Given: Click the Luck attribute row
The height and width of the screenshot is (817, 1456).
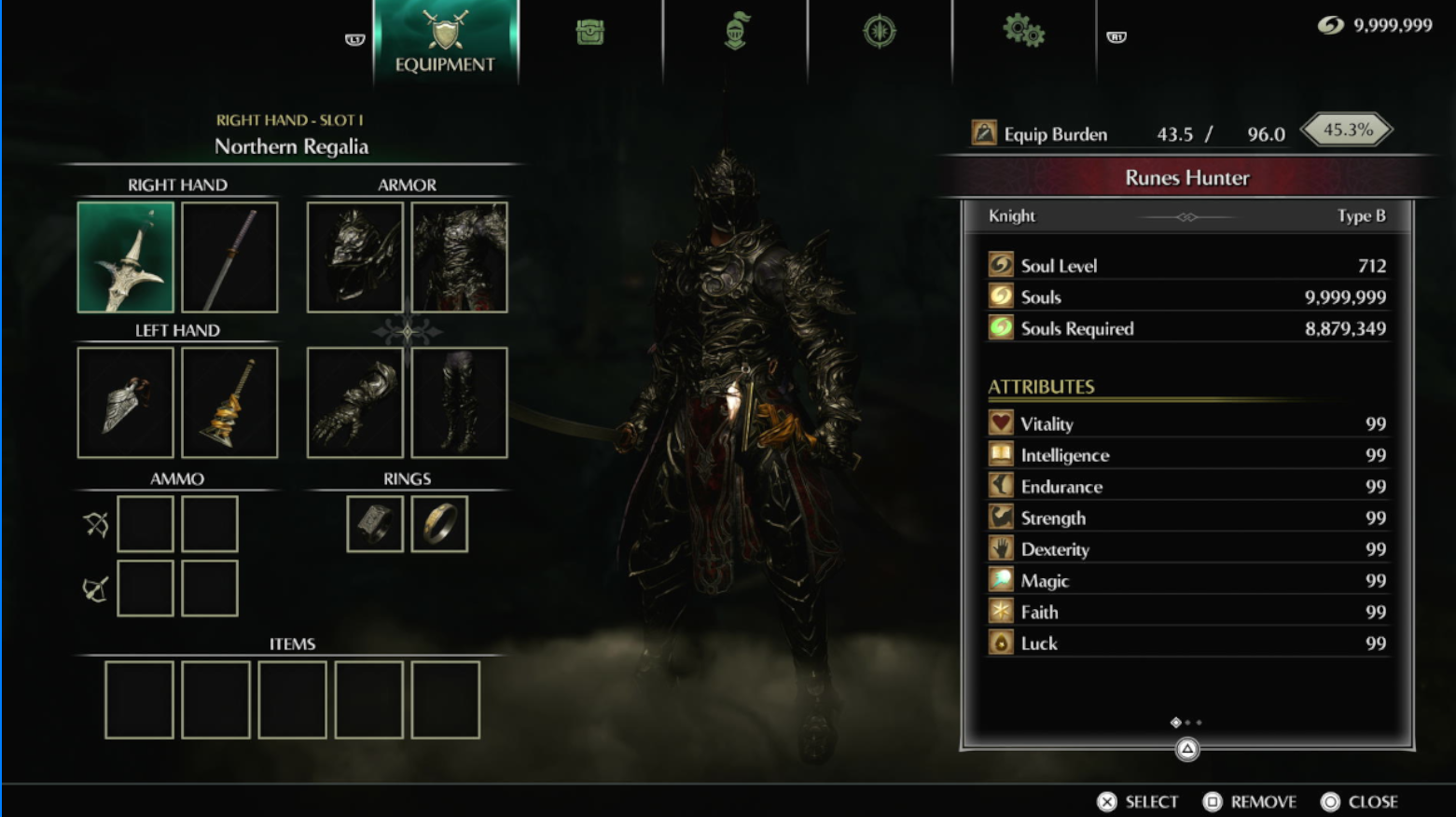Looking at the screenshot, I should (x=1186, y=644).
